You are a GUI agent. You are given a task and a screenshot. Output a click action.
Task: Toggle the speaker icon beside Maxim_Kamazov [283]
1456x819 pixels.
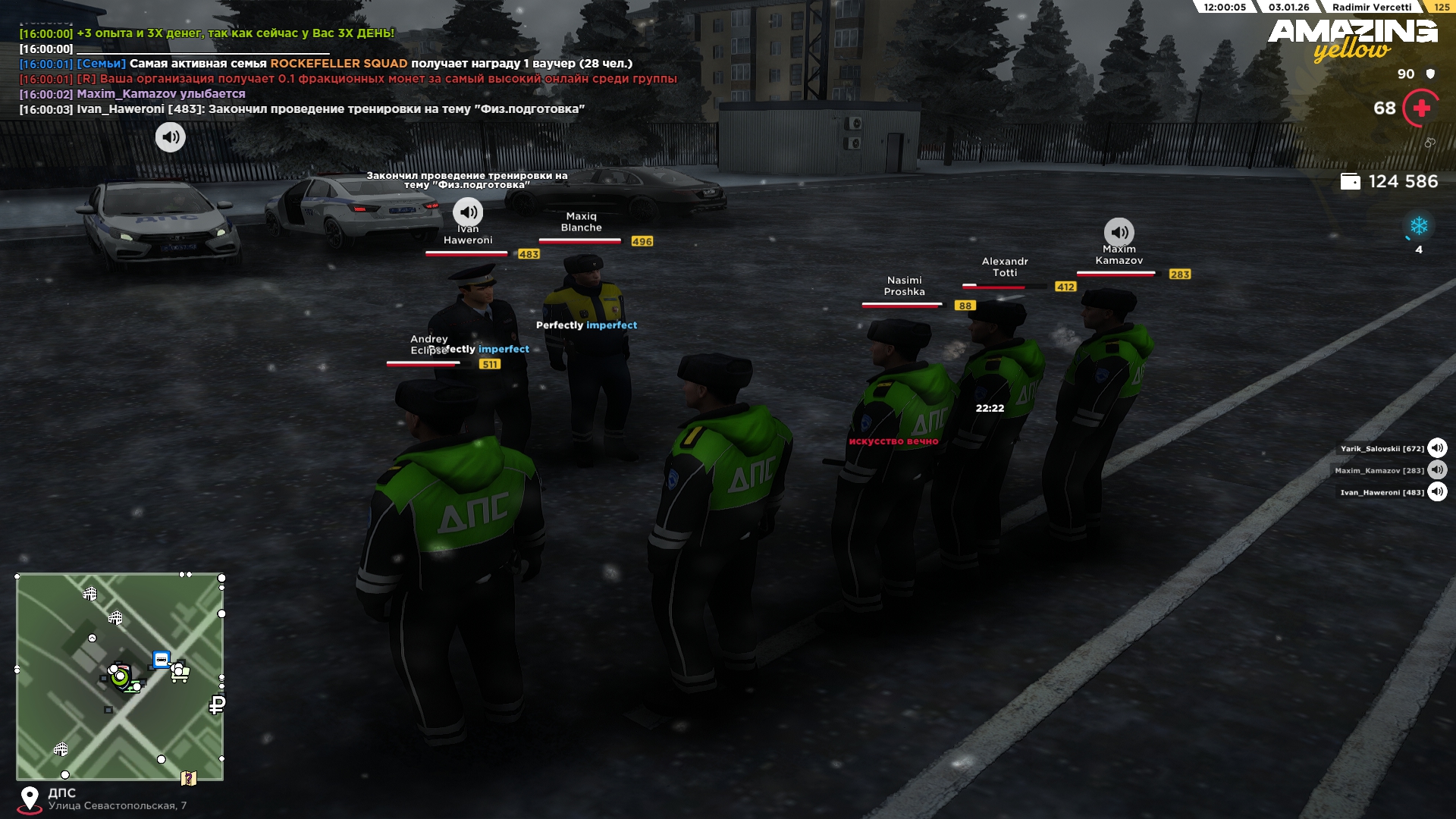click(1437, 470)
